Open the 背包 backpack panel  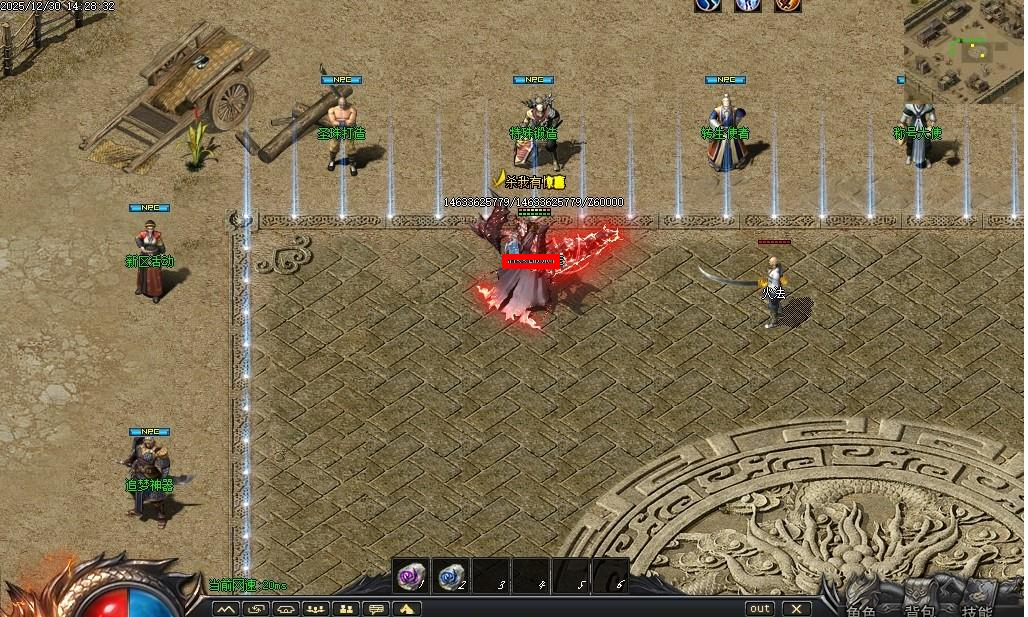(920, 609)
